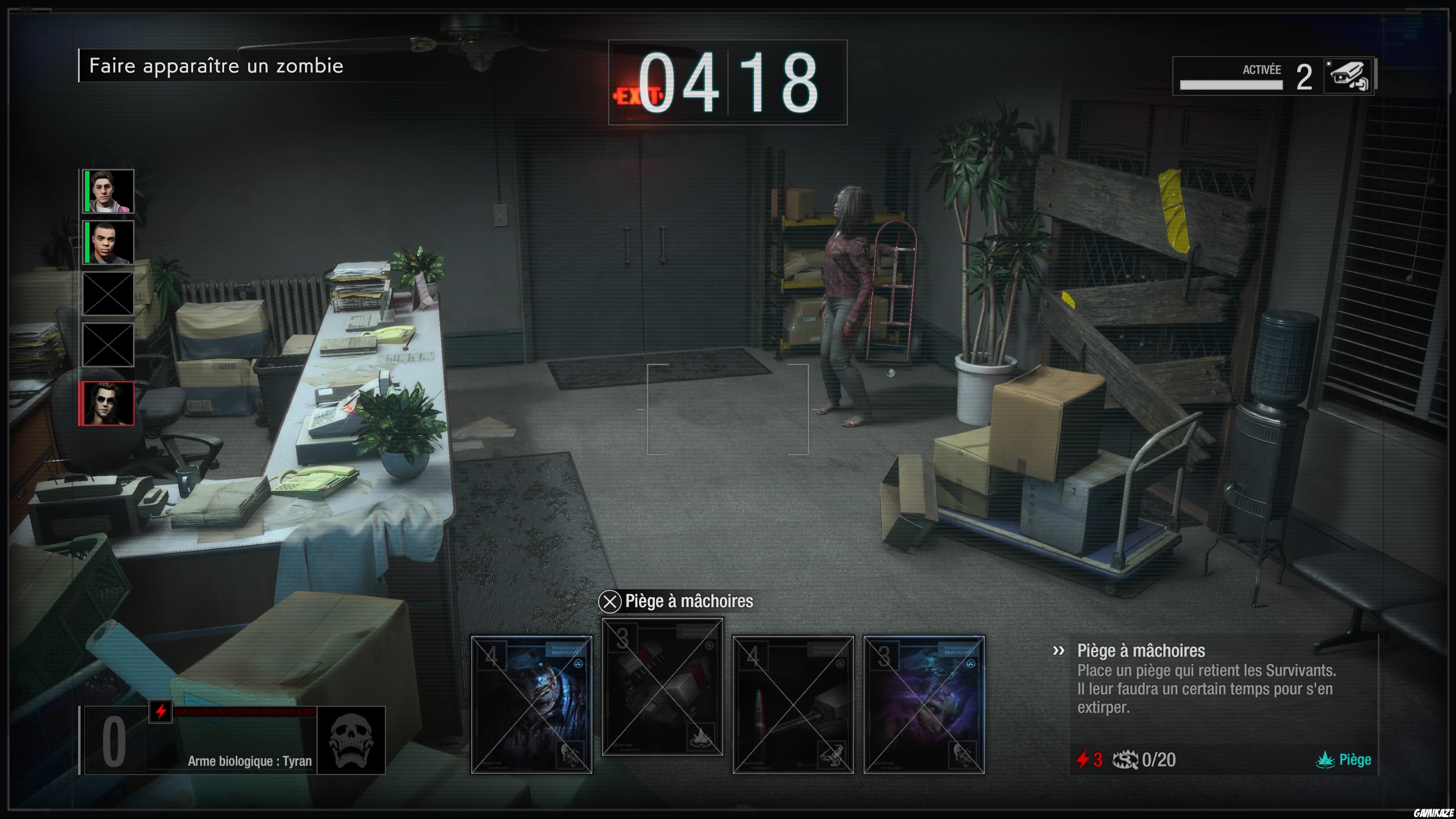This screenshot has width=1456, height=819.
Task: Choose the bloody-faced zombie card costing 4
Action: click(531, 704)
